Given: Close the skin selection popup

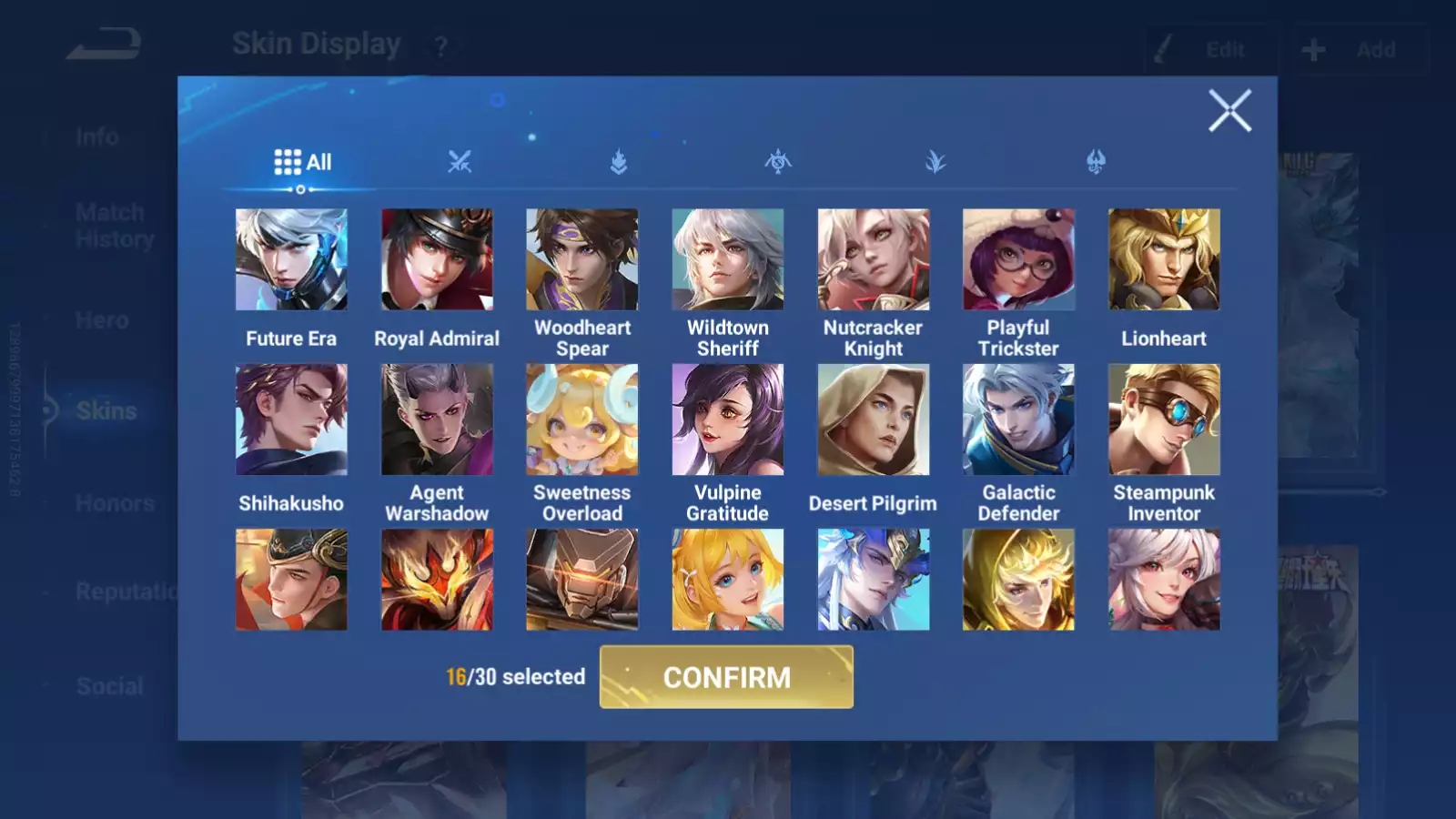Looking at the screenshot, I should click(1229, 111).
